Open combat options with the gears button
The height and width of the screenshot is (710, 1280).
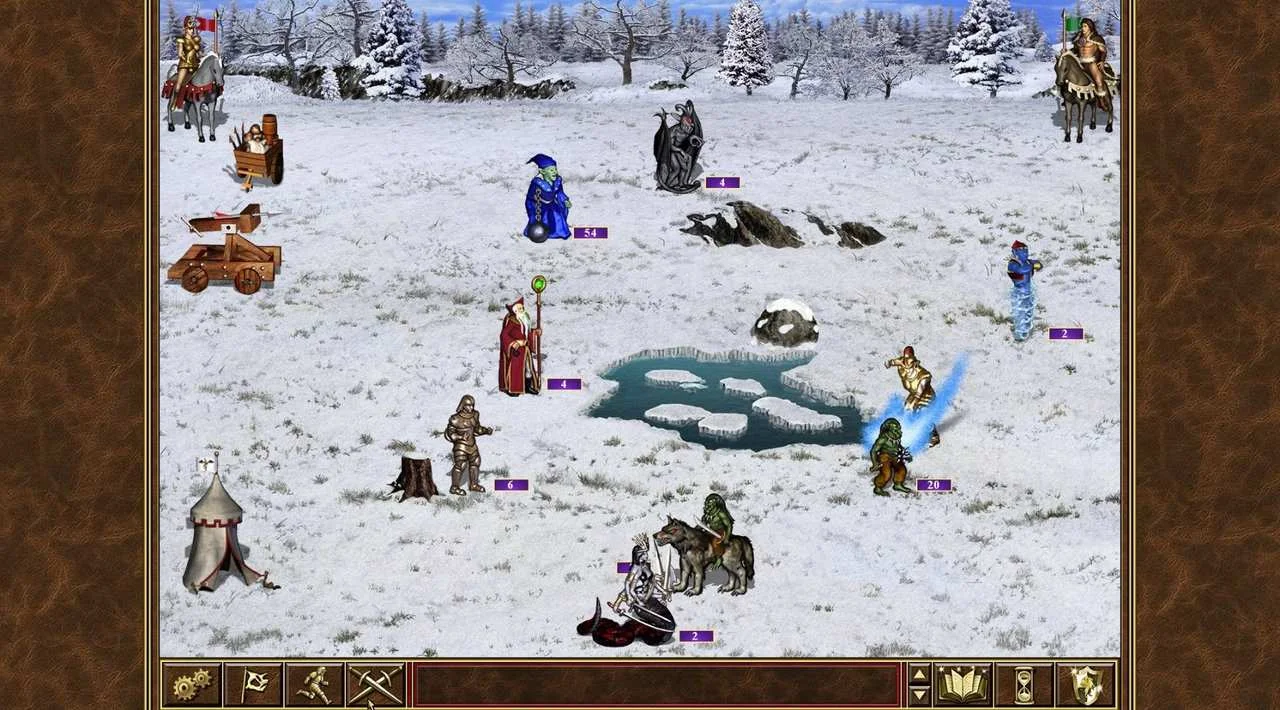192,685
